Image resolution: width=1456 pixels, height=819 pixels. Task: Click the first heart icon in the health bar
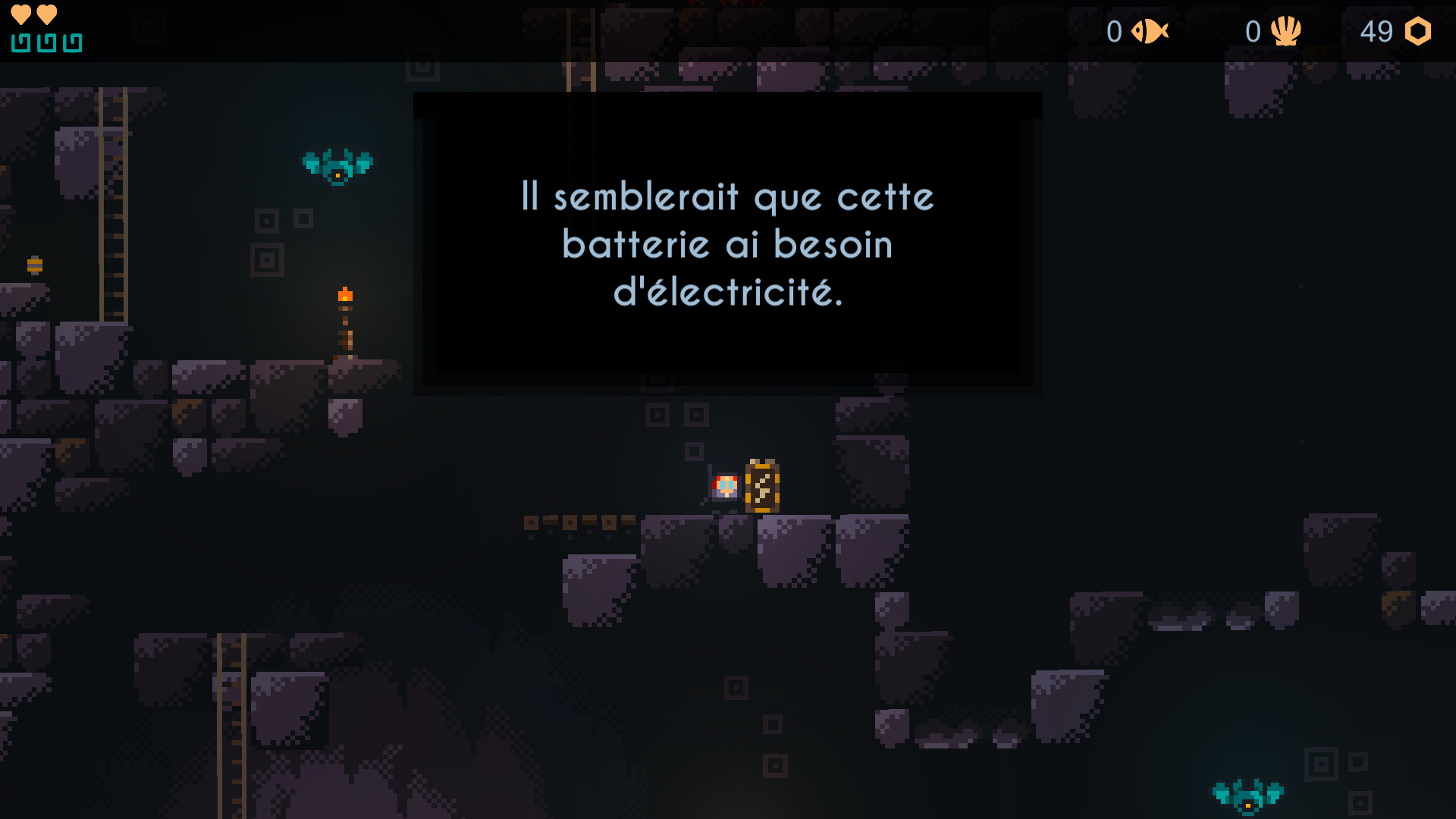click(20, 14)
